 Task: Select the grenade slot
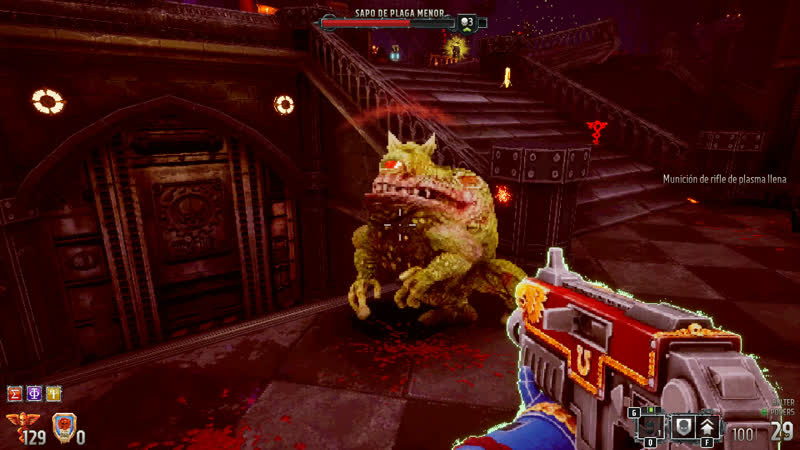click(650, 426)
